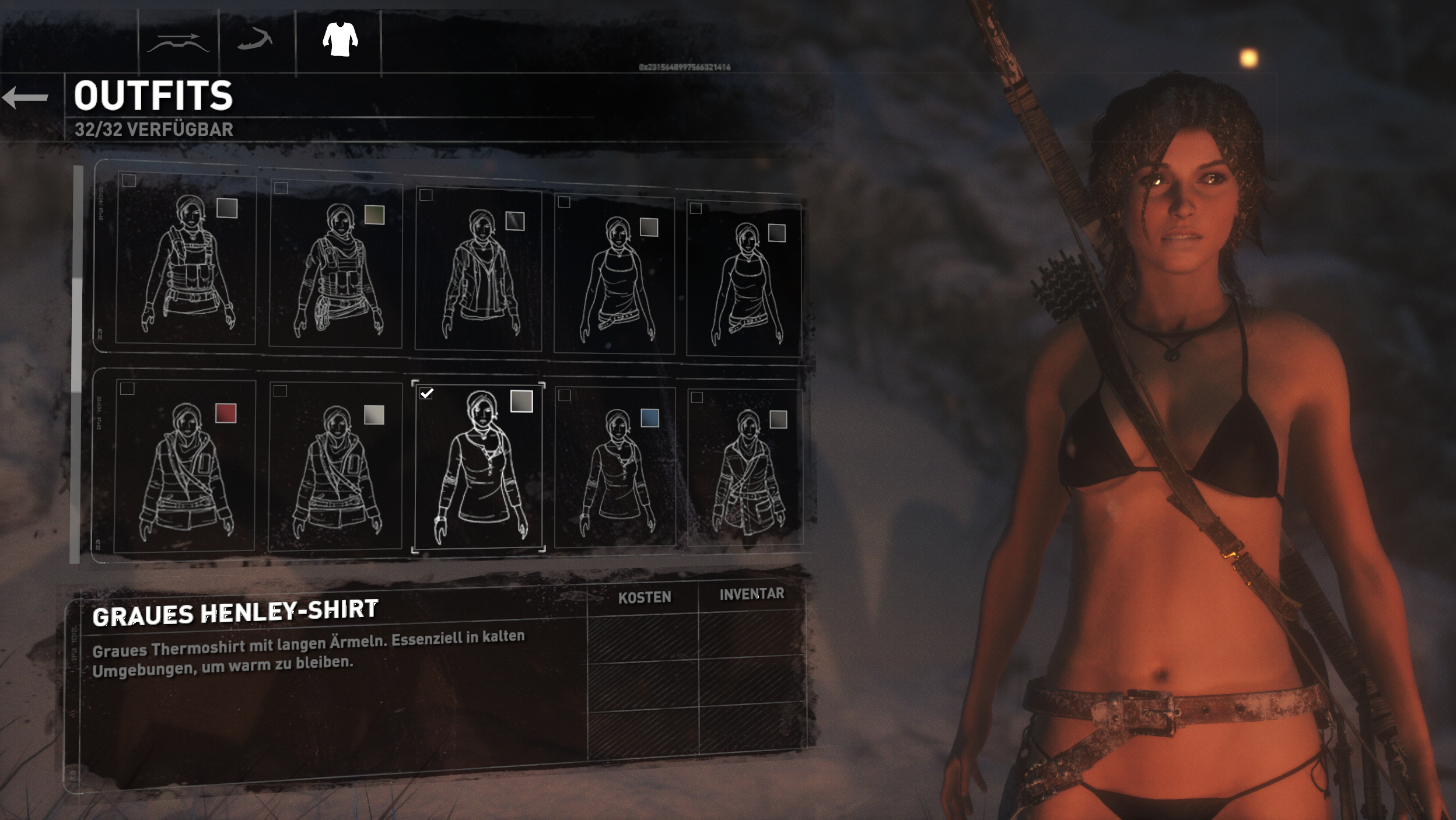The width and height of the screenshot is (1456, 820).
Task: Switch to the bow weapons tab
Action: [178, 43]
